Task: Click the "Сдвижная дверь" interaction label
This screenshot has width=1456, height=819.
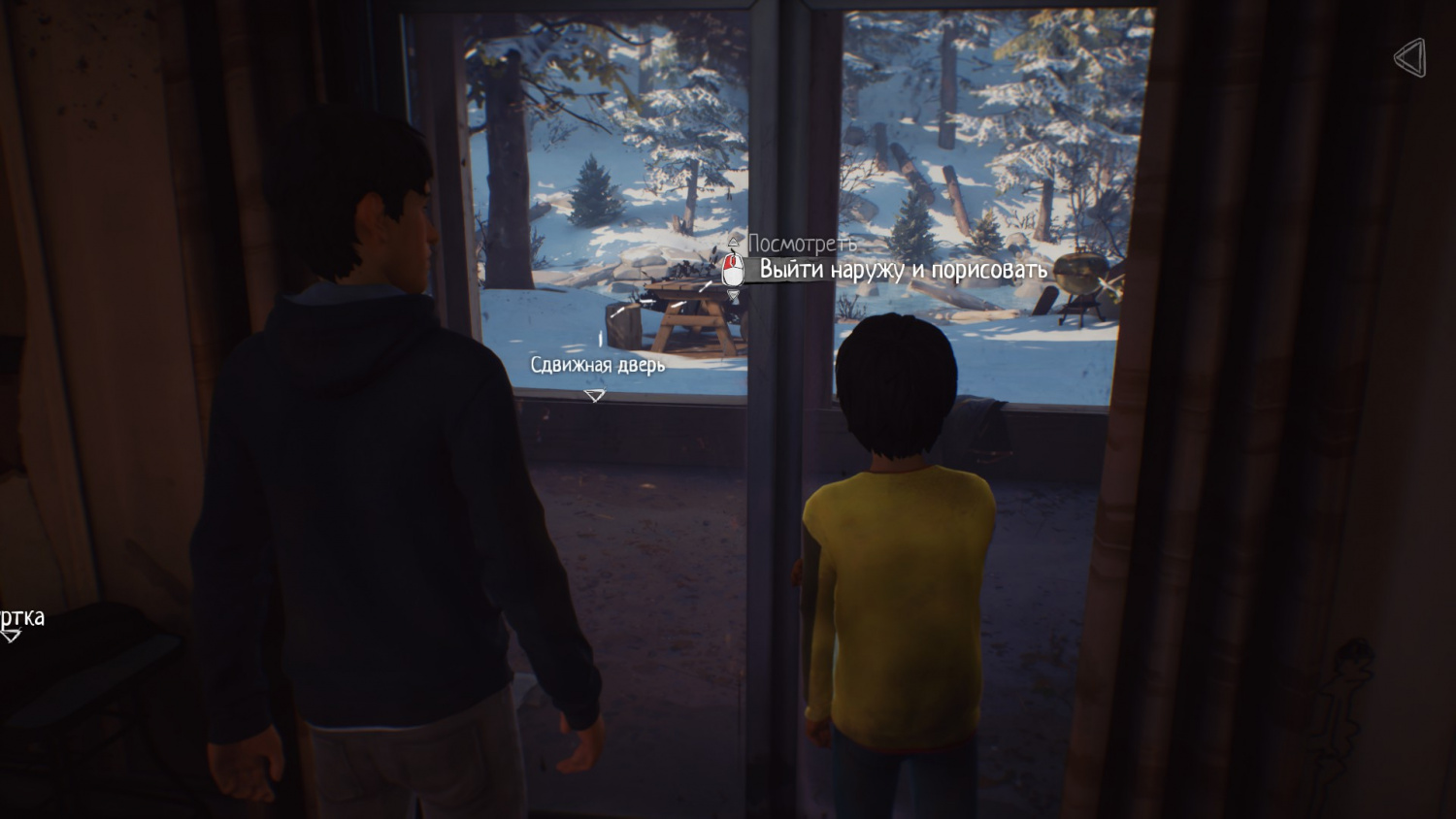Action: click(x=597, y=365)
